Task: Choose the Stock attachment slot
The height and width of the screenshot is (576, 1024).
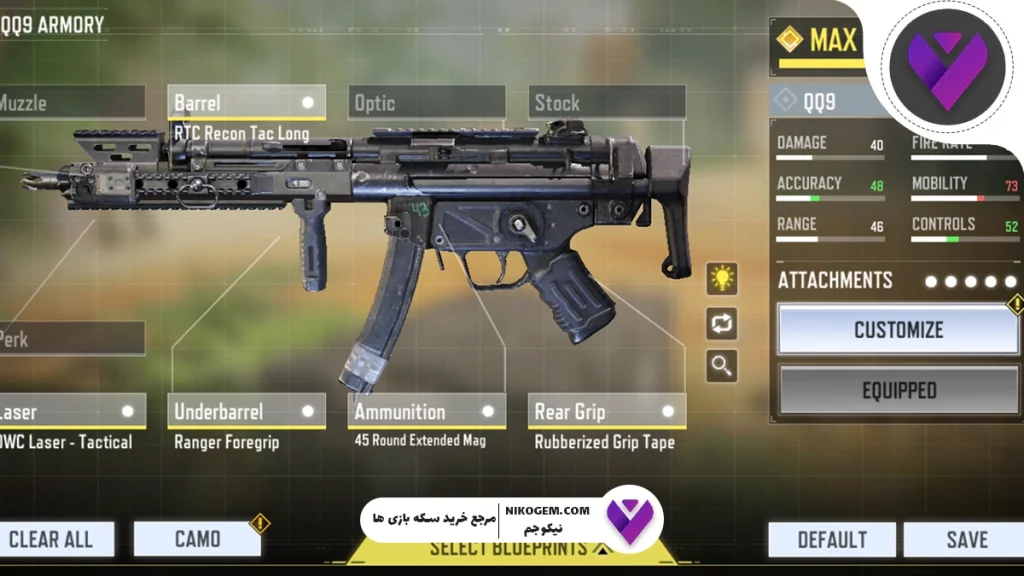Action: point(606,103)
